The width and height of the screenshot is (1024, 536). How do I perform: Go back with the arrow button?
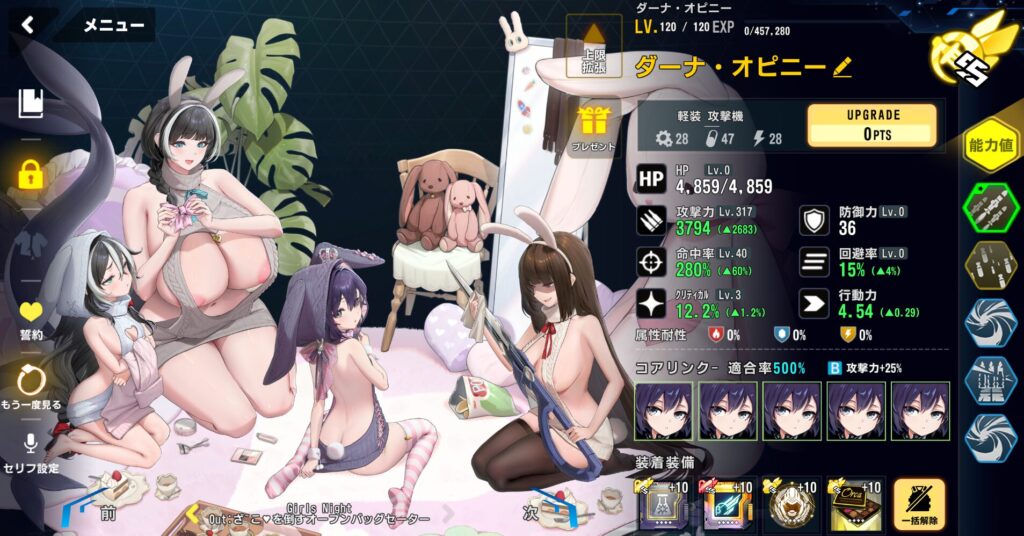[x=28, y=25]
